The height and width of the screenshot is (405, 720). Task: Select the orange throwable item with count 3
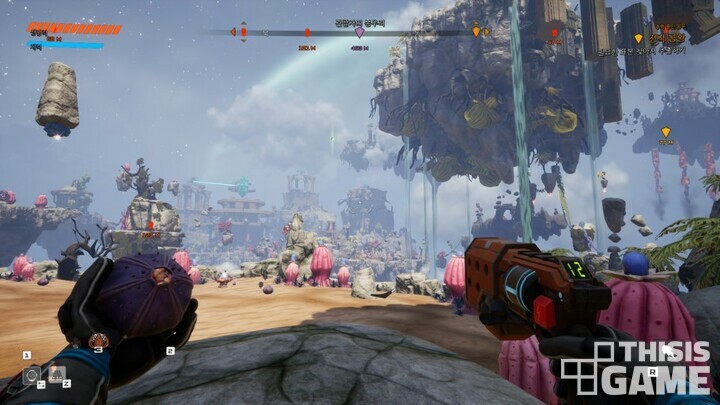[98, 342]
